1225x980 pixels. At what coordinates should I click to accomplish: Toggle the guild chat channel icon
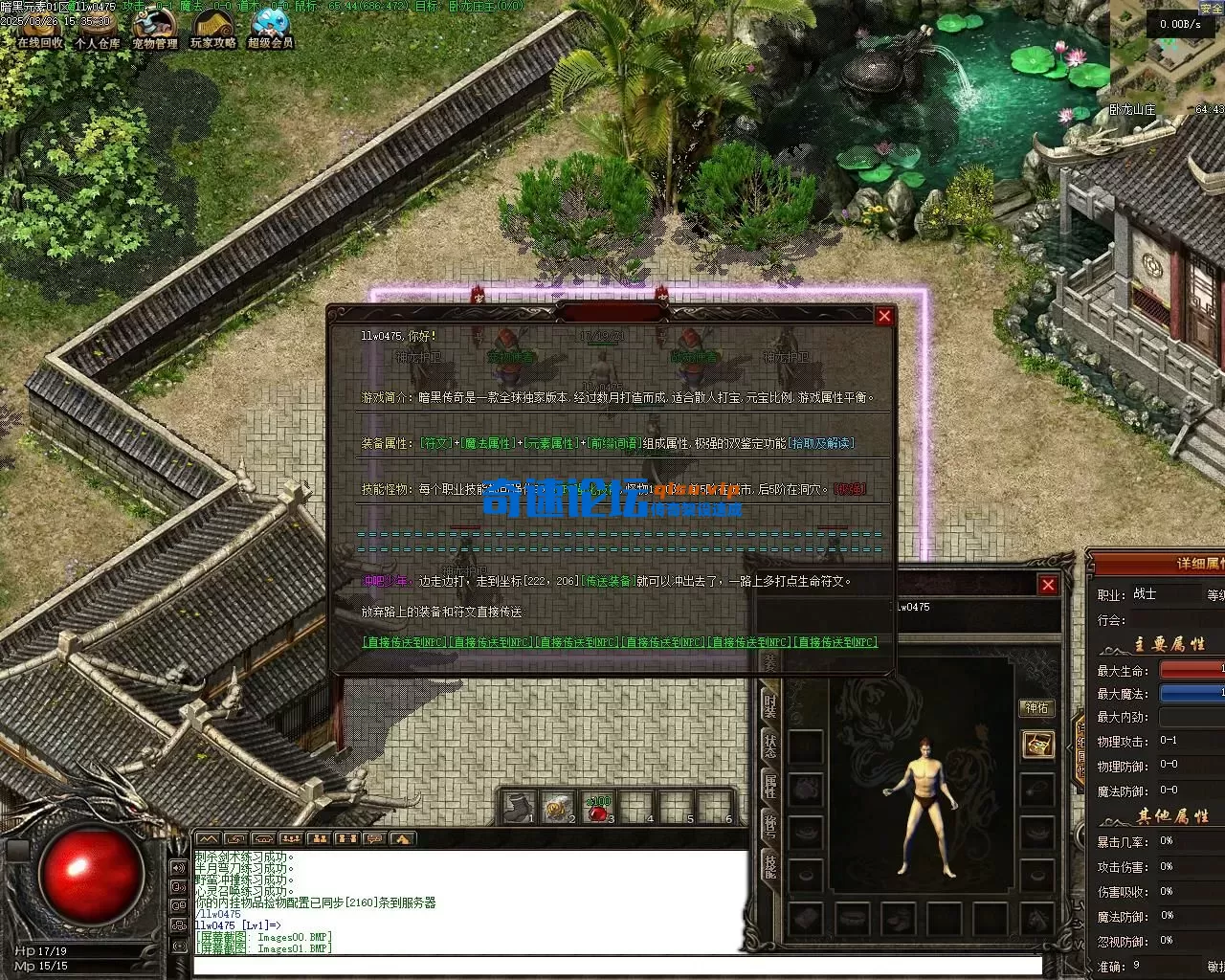pyautogui.click(x=321, y=837)
